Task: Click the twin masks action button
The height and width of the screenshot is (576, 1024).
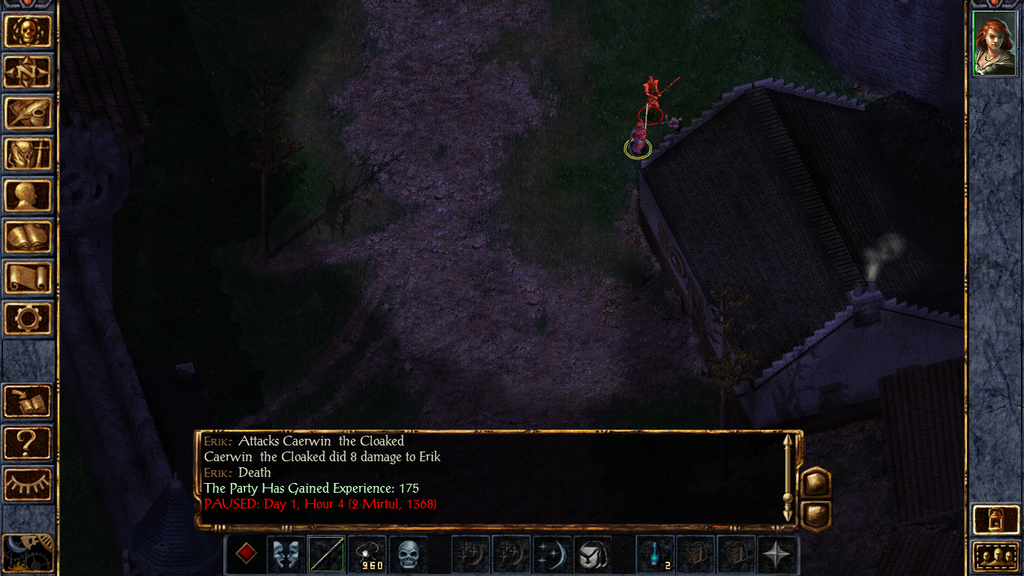Action: [286, 554]
